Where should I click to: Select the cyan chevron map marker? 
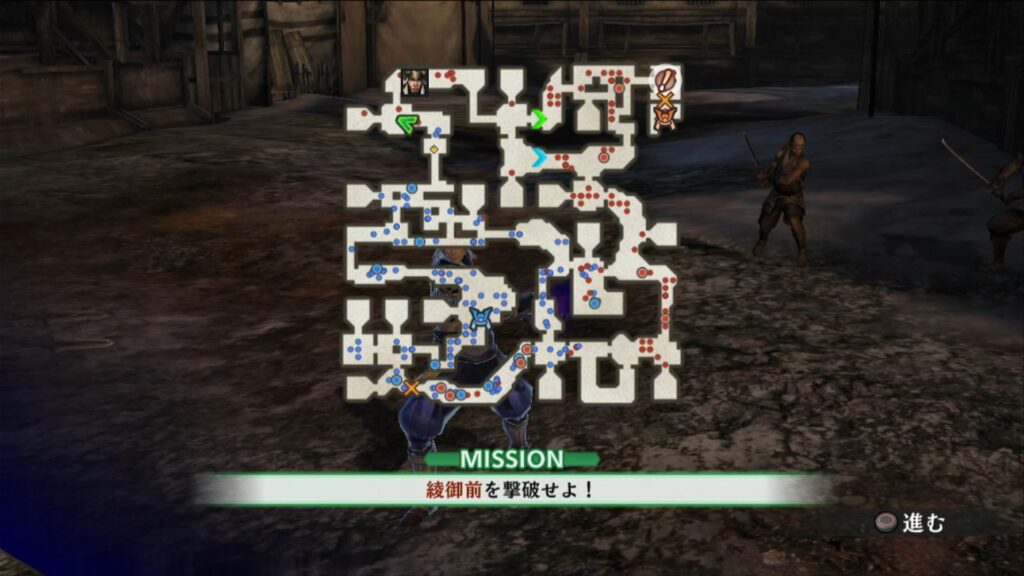(x=539, y=157)
